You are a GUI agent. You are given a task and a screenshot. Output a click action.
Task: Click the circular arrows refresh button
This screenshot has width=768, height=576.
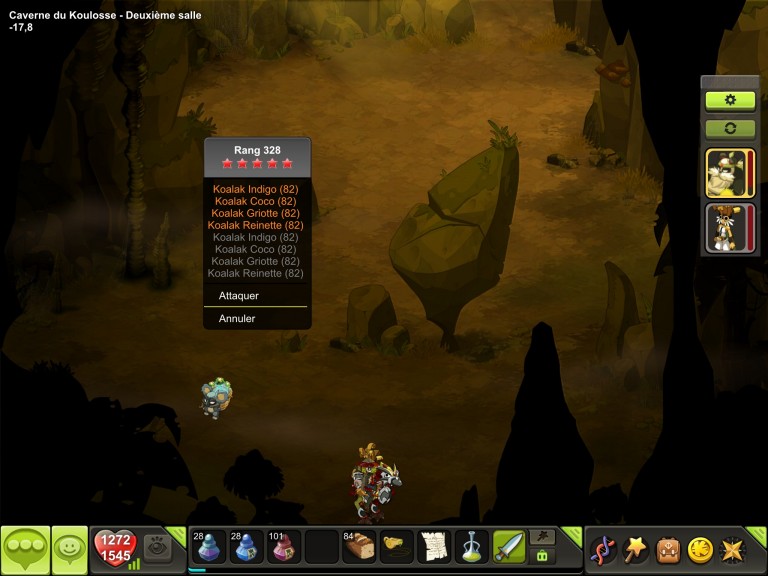(x=730, y=129)
